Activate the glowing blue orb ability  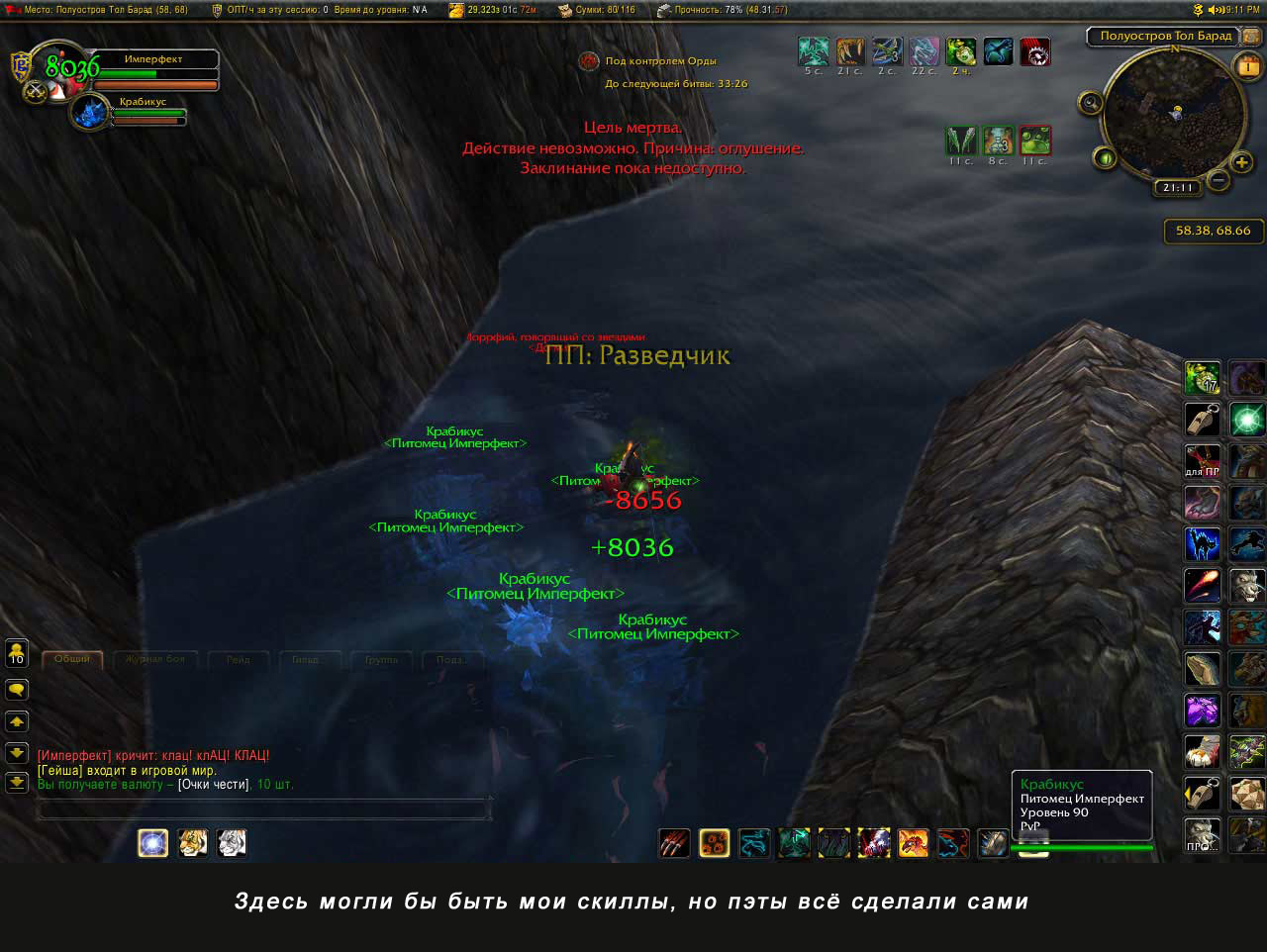point(152,843)
